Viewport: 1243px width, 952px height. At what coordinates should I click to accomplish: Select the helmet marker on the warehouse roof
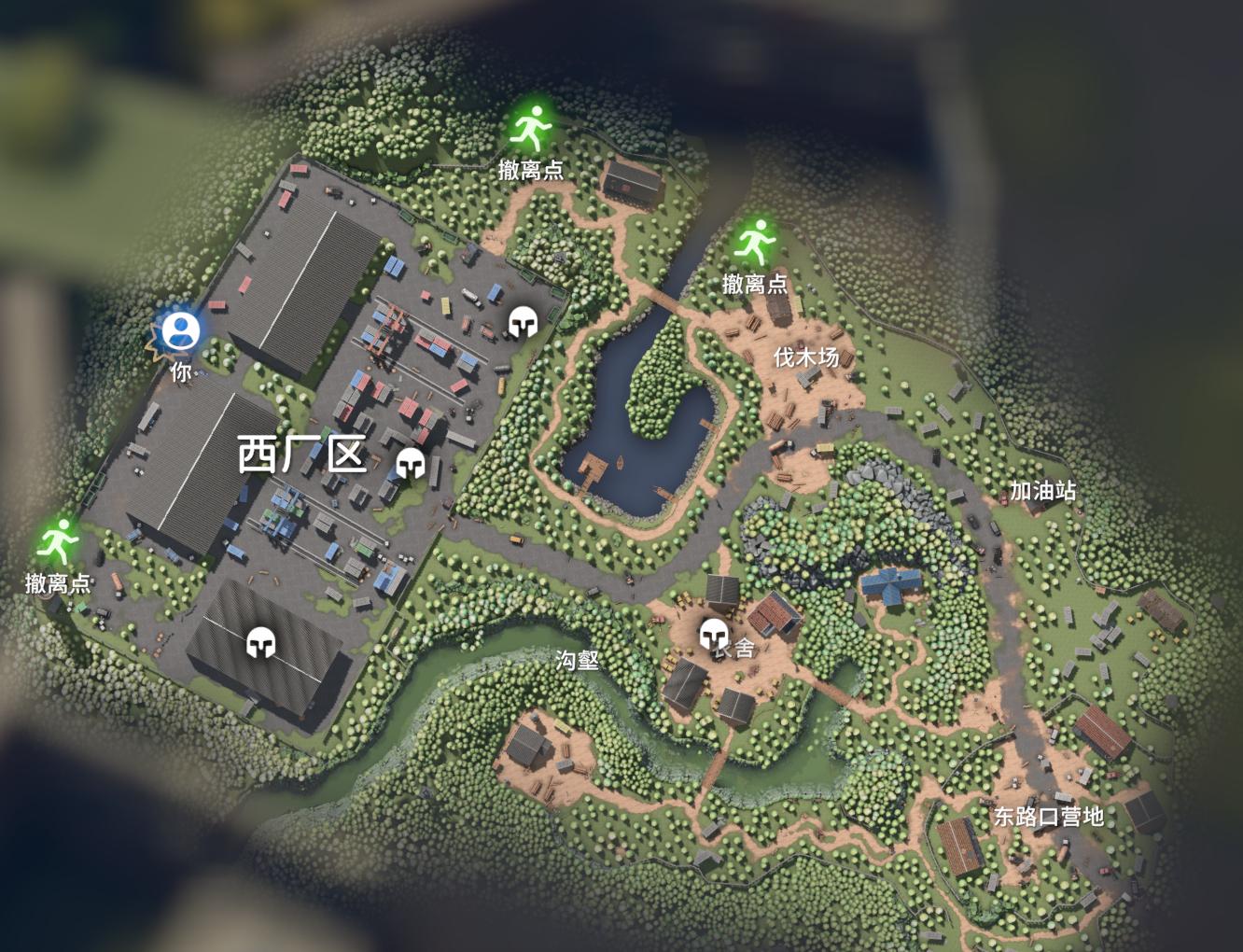(x=261, y=642)
